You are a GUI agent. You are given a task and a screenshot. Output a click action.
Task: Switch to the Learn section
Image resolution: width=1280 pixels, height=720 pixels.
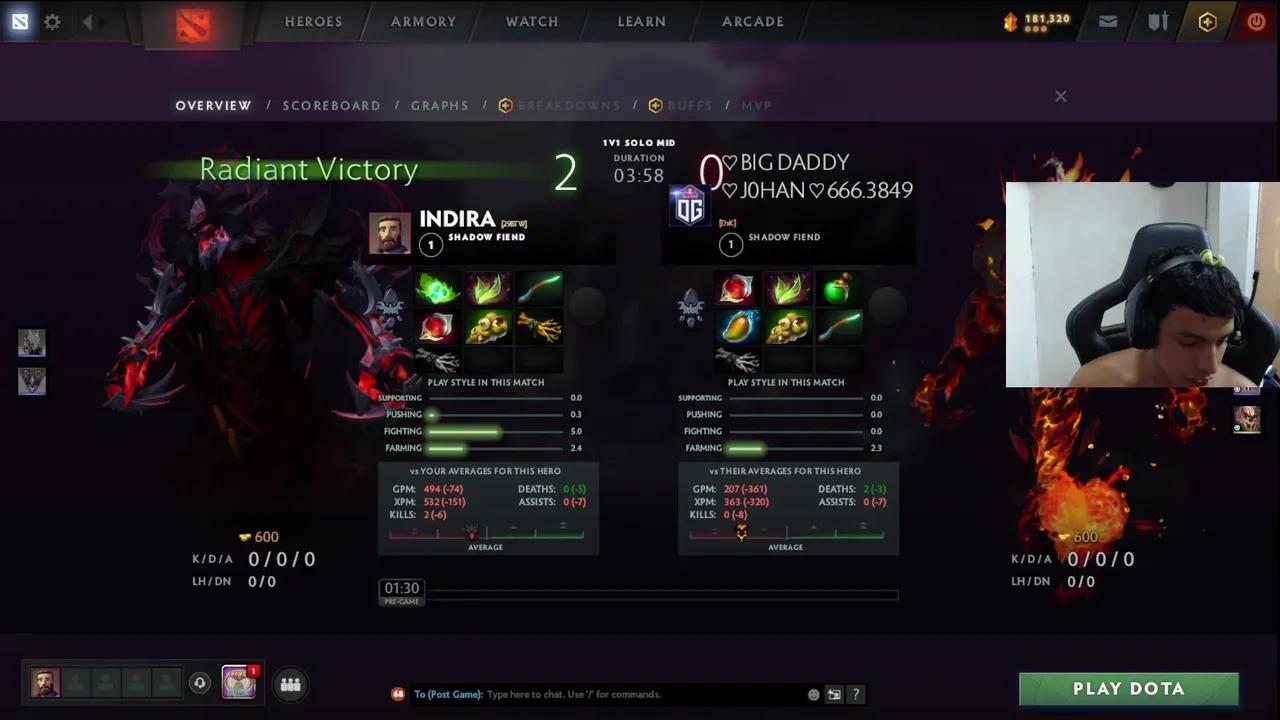coord(641,21)
